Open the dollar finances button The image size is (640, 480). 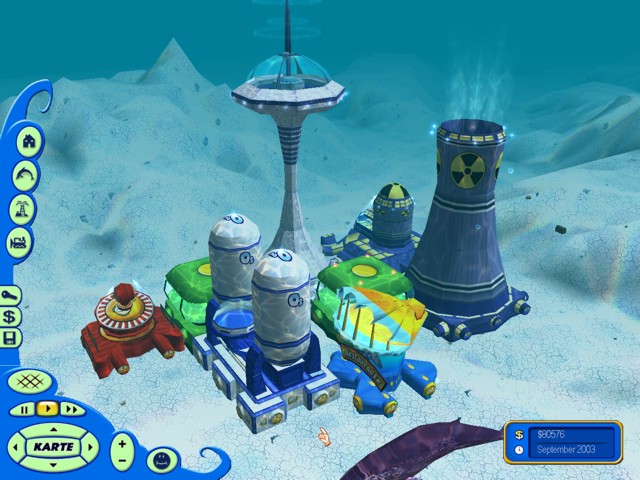click(11, 317)
